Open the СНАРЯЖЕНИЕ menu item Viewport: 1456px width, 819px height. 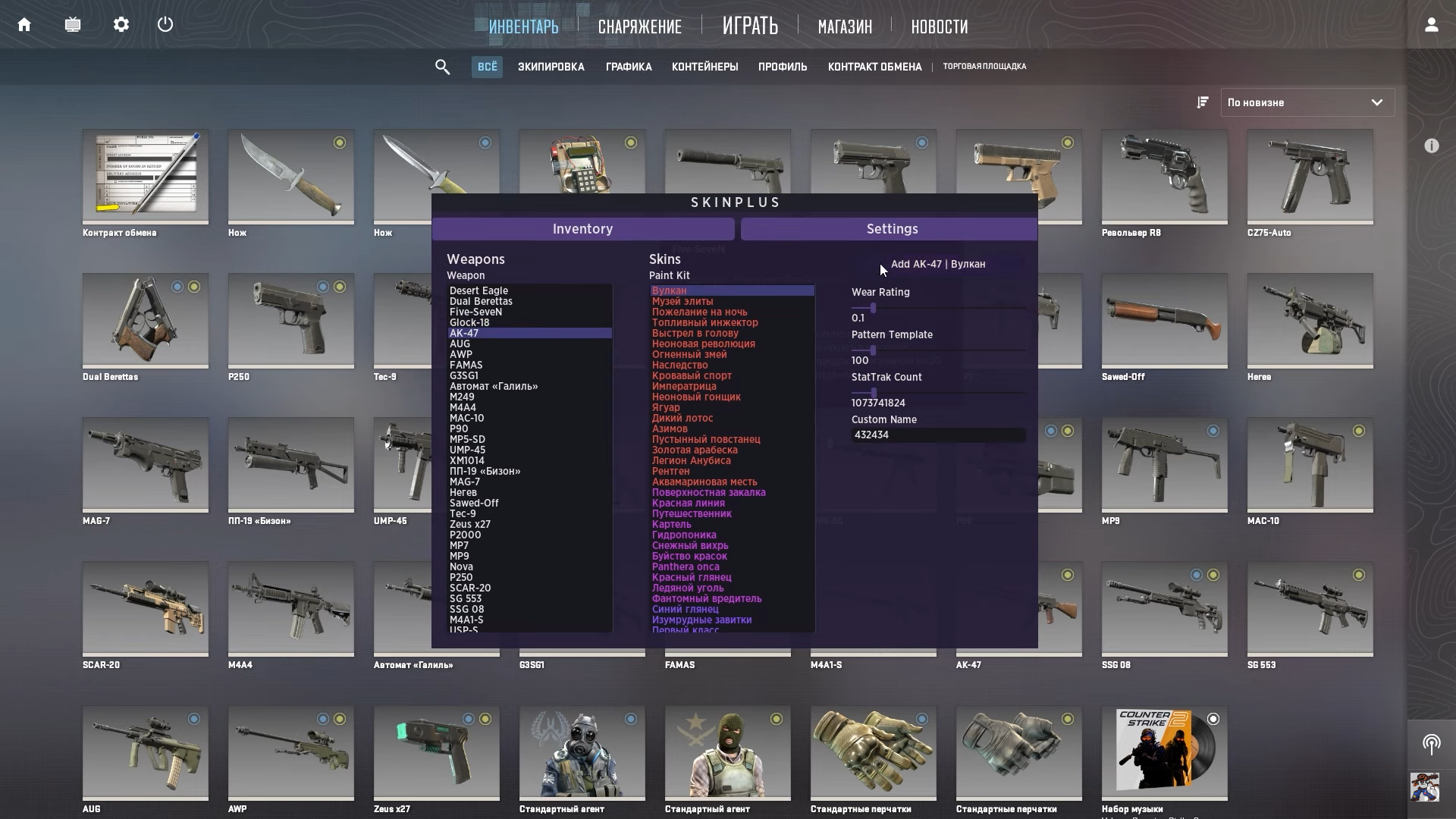coord(639,27)
